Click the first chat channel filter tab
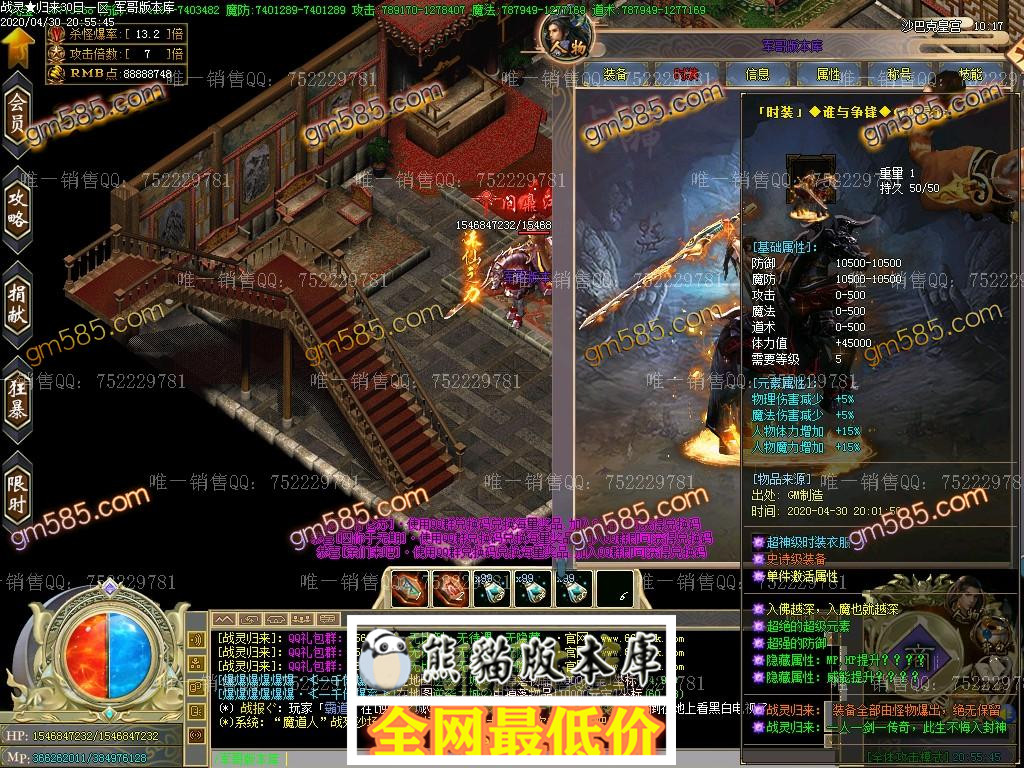The width and height of the screenshot is (1024, 768). pos(224,620)
